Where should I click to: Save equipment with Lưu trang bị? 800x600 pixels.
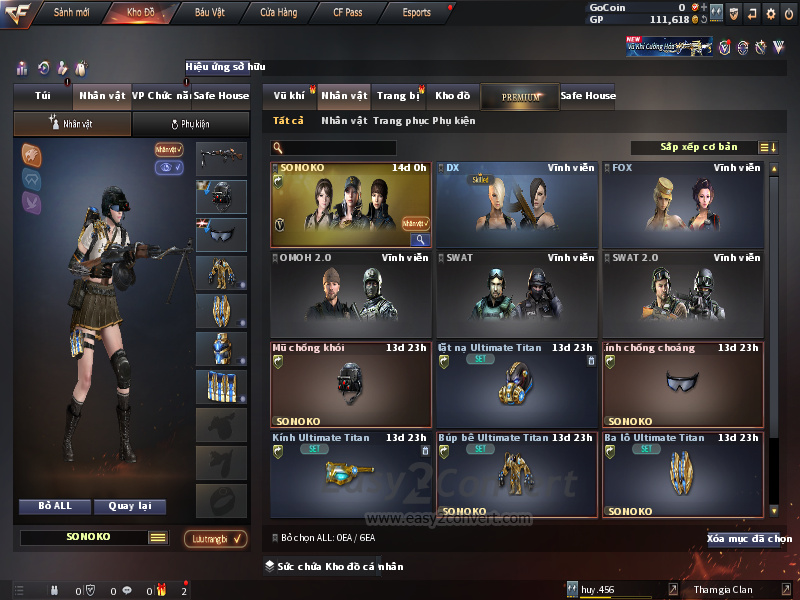point(216,539)
